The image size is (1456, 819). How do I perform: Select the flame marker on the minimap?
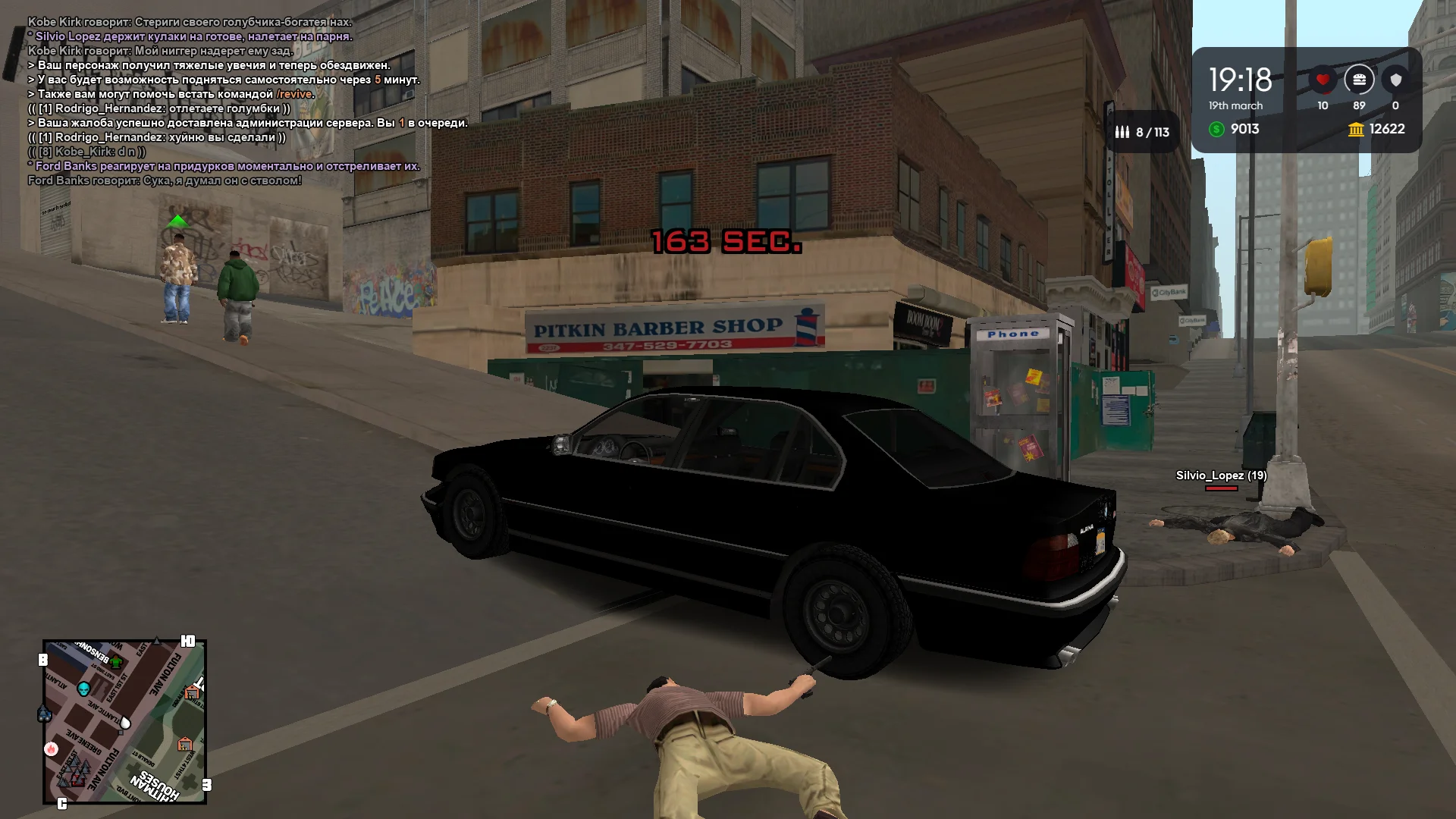pyautogui.click(x=52, y=749)
